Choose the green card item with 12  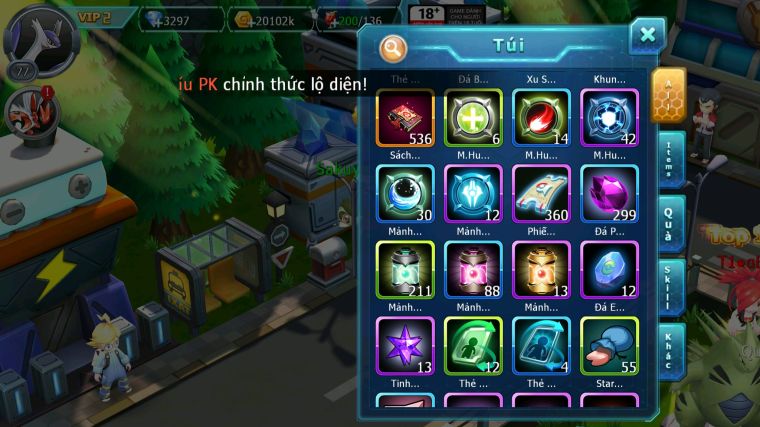473,345
